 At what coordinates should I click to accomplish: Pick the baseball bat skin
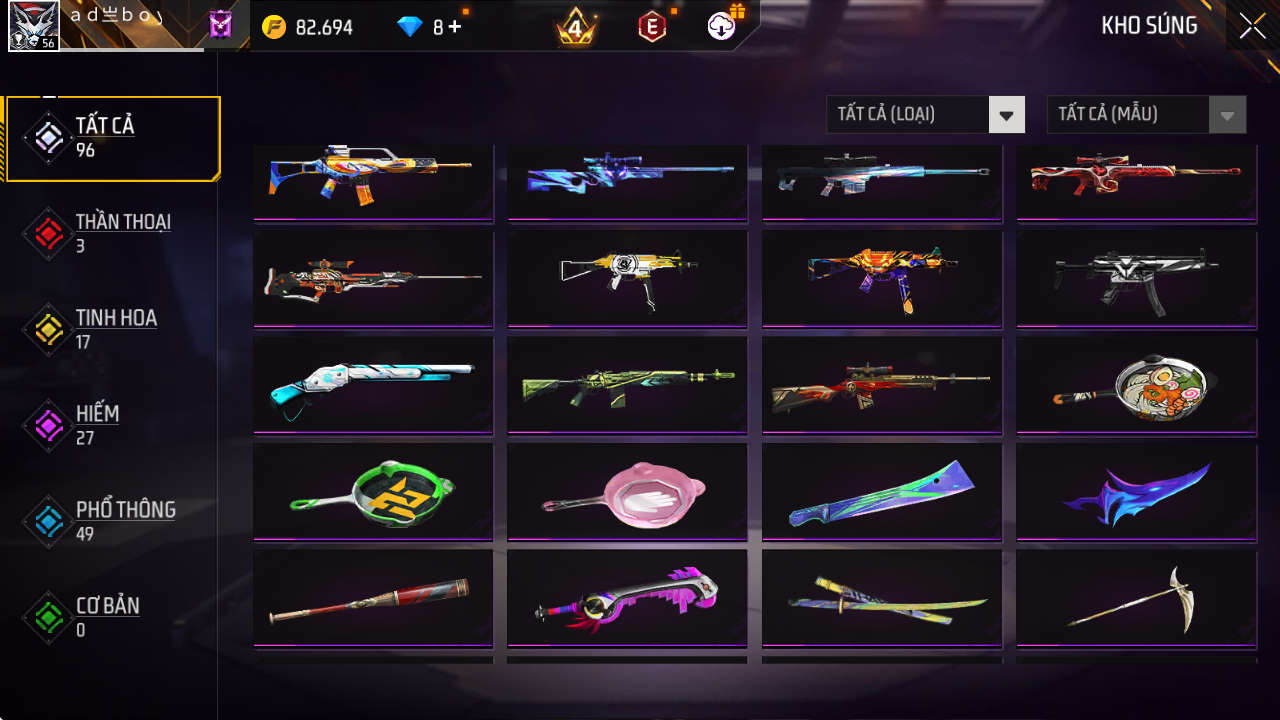(x=373, y=597)
